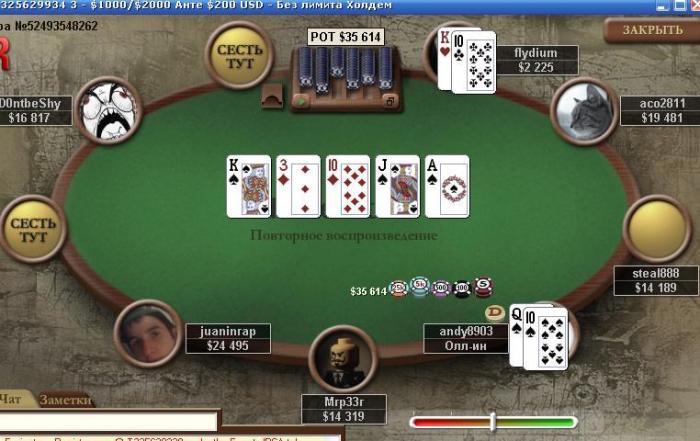The image size is (700, 441).
Task: Click the window icon on the chip tray
Action: coord(391,100)
